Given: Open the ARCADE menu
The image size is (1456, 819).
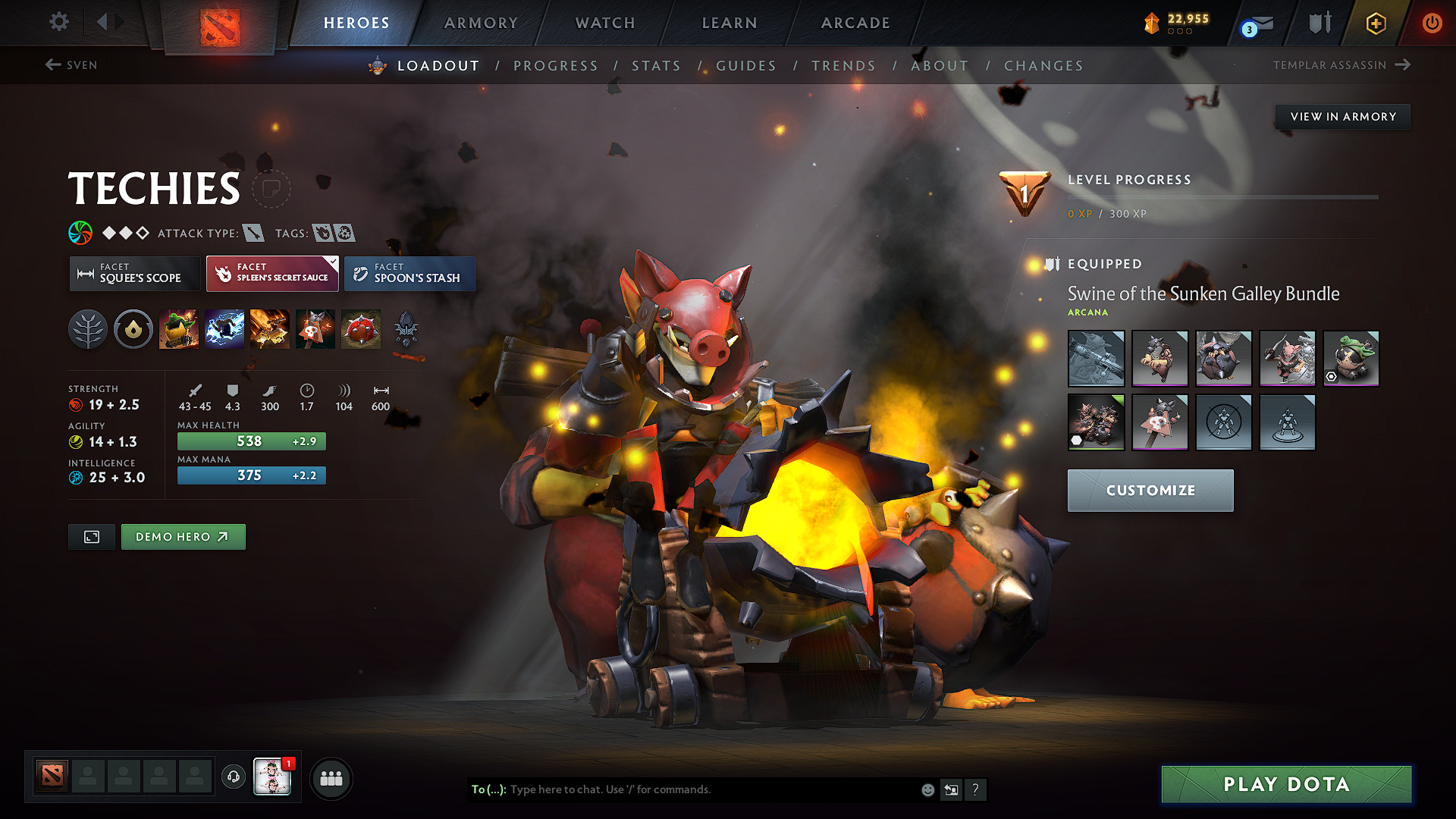Looking at the screenshot, I should pyautogui.click(x=855, y=23).
